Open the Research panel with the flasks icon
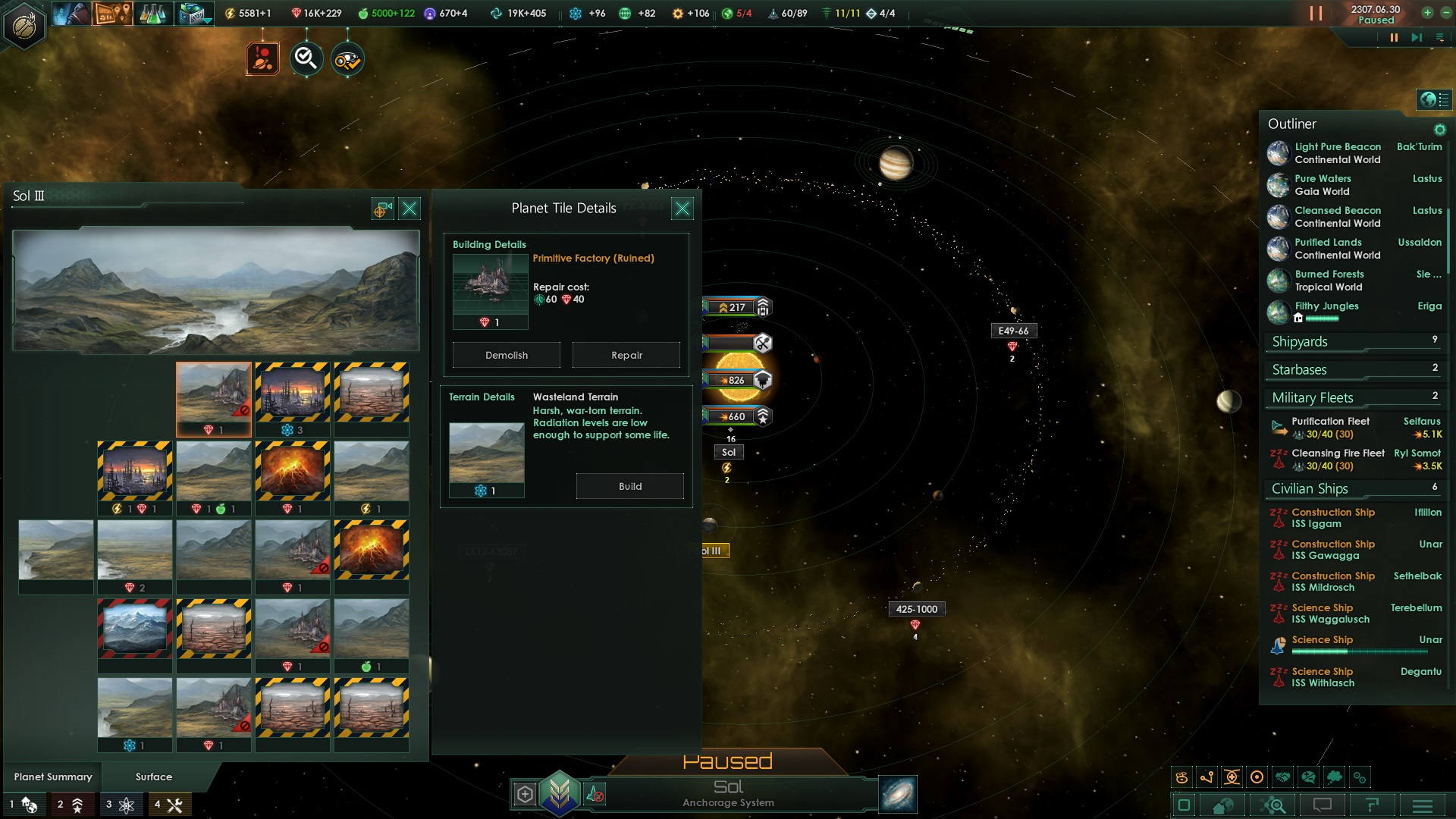The height and width of the screenshot is (819, 1456). pos(152,13)
